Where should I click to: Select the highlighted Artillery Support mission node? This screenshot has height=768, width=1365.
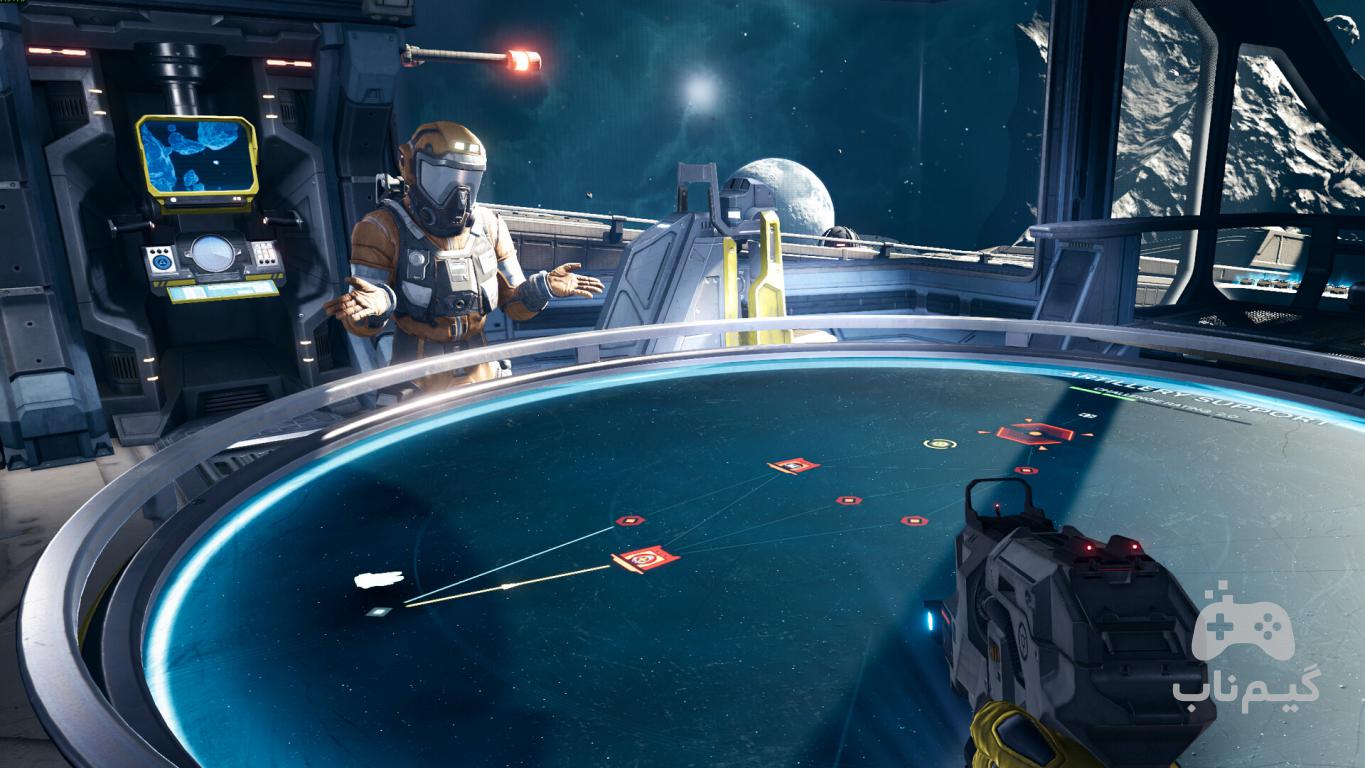tap(1034, 433)
